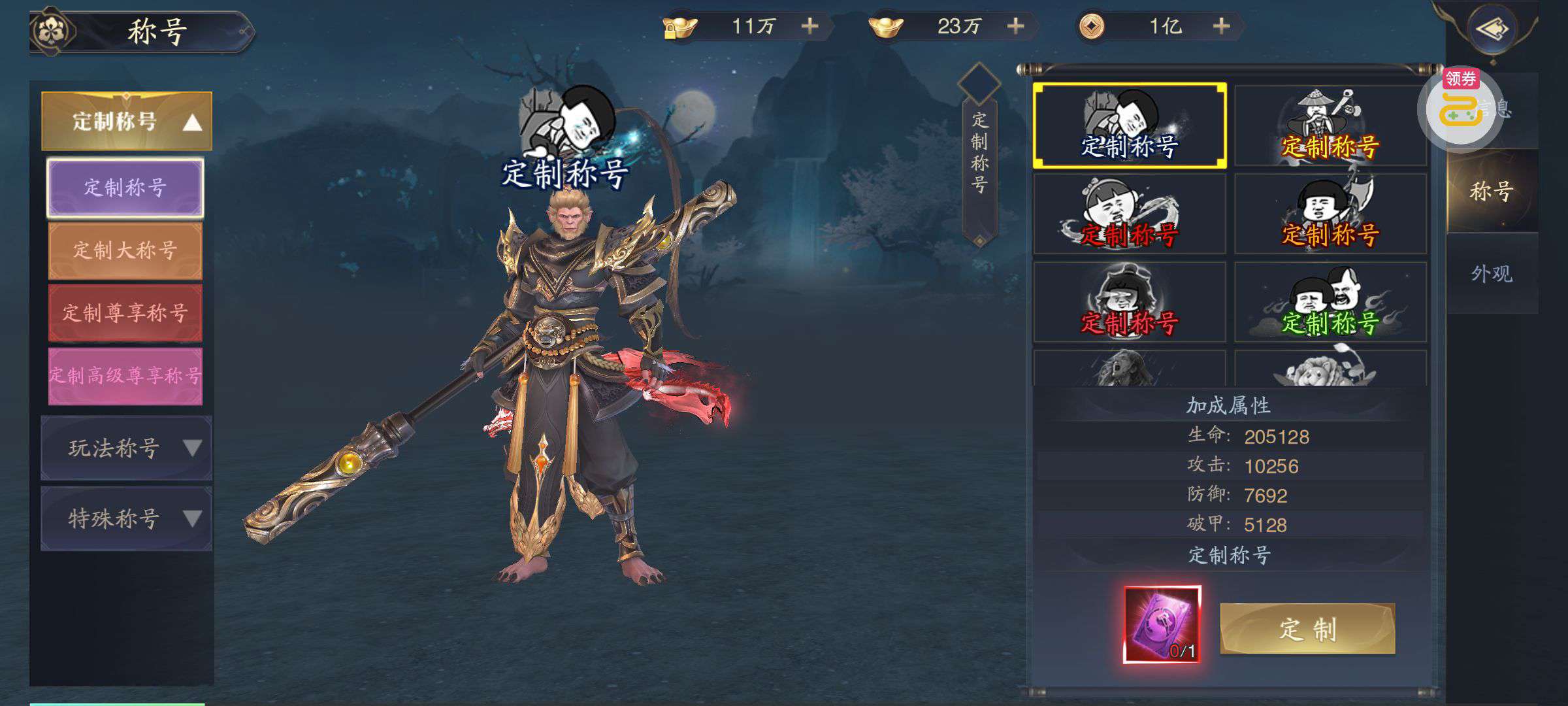Add more to the 23万 ingot balance
This screenshot has height=706, width=1568.
[1015, 26]
